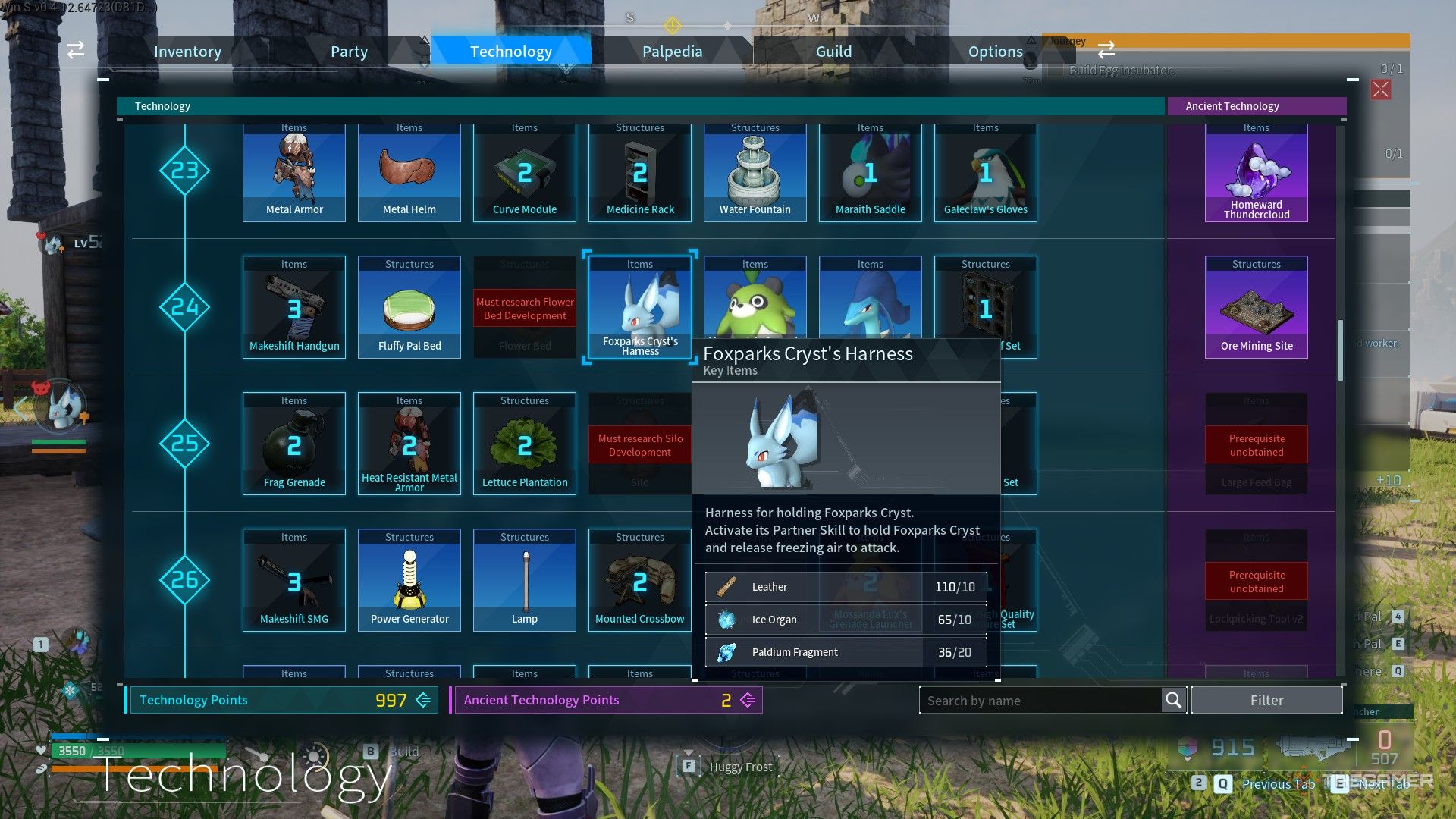Choose the Homeward Thundercloud ancient technology
The image size is (1456, 819).
click(x=1257, y=173)
